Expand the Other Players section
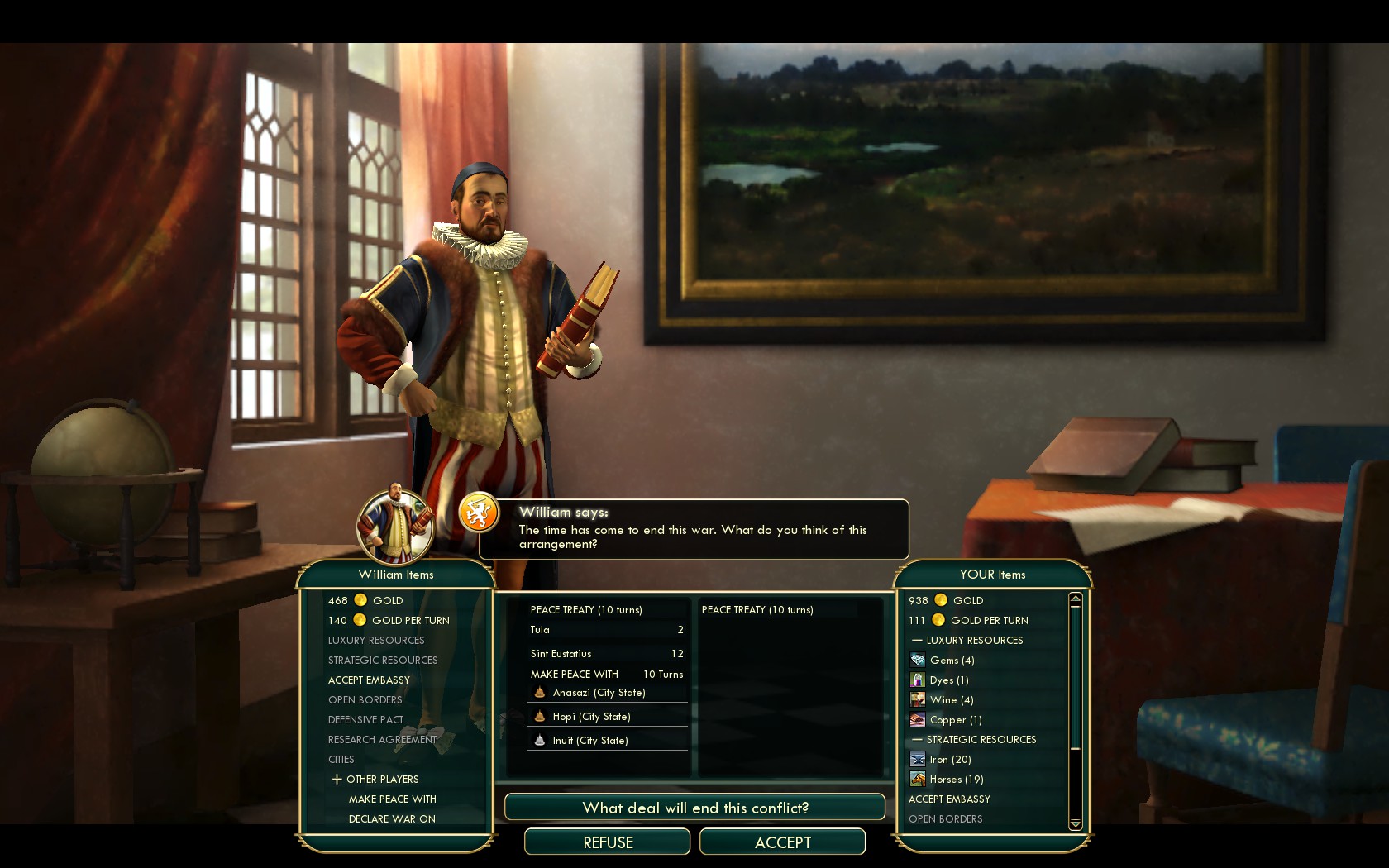 pyautogui.click(x=337, y=780)
